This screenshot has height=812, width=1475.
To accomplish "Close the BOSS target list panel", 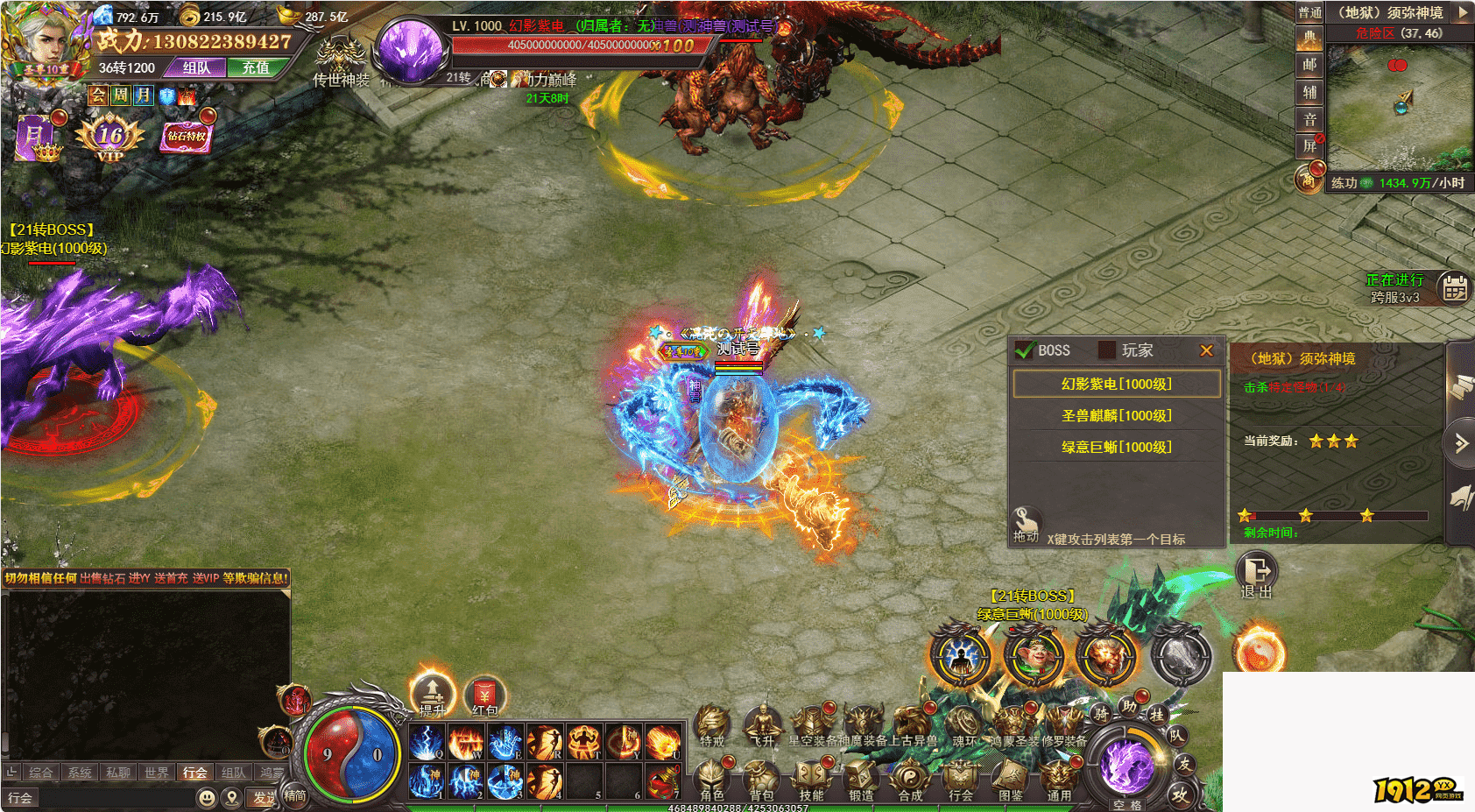I will [x=1206, y=350].
